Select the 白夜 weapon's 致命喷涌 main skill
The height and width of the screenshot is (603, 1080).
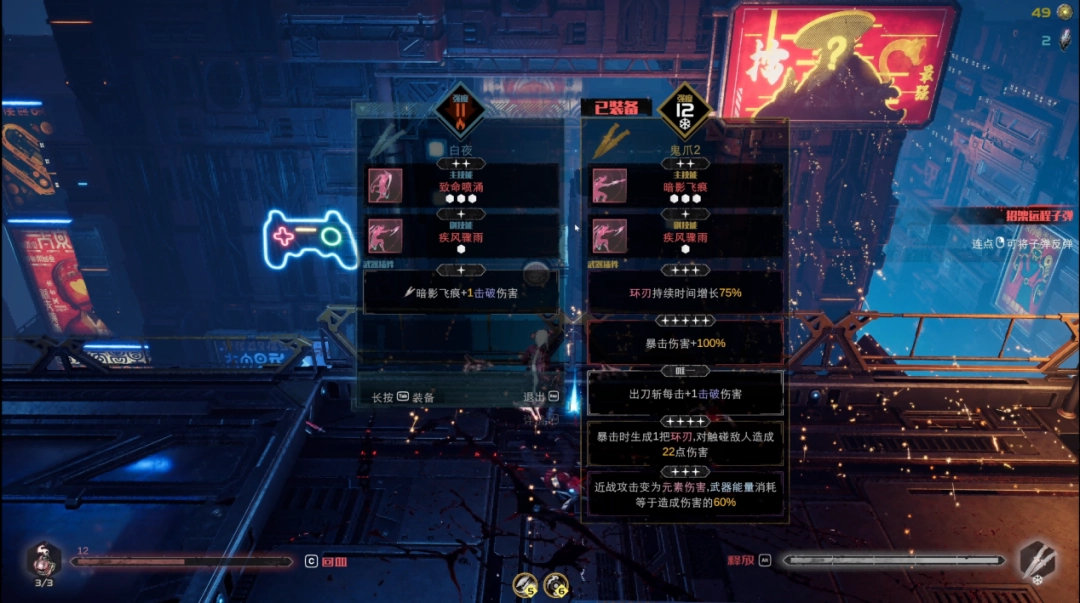tap(462, 186)
